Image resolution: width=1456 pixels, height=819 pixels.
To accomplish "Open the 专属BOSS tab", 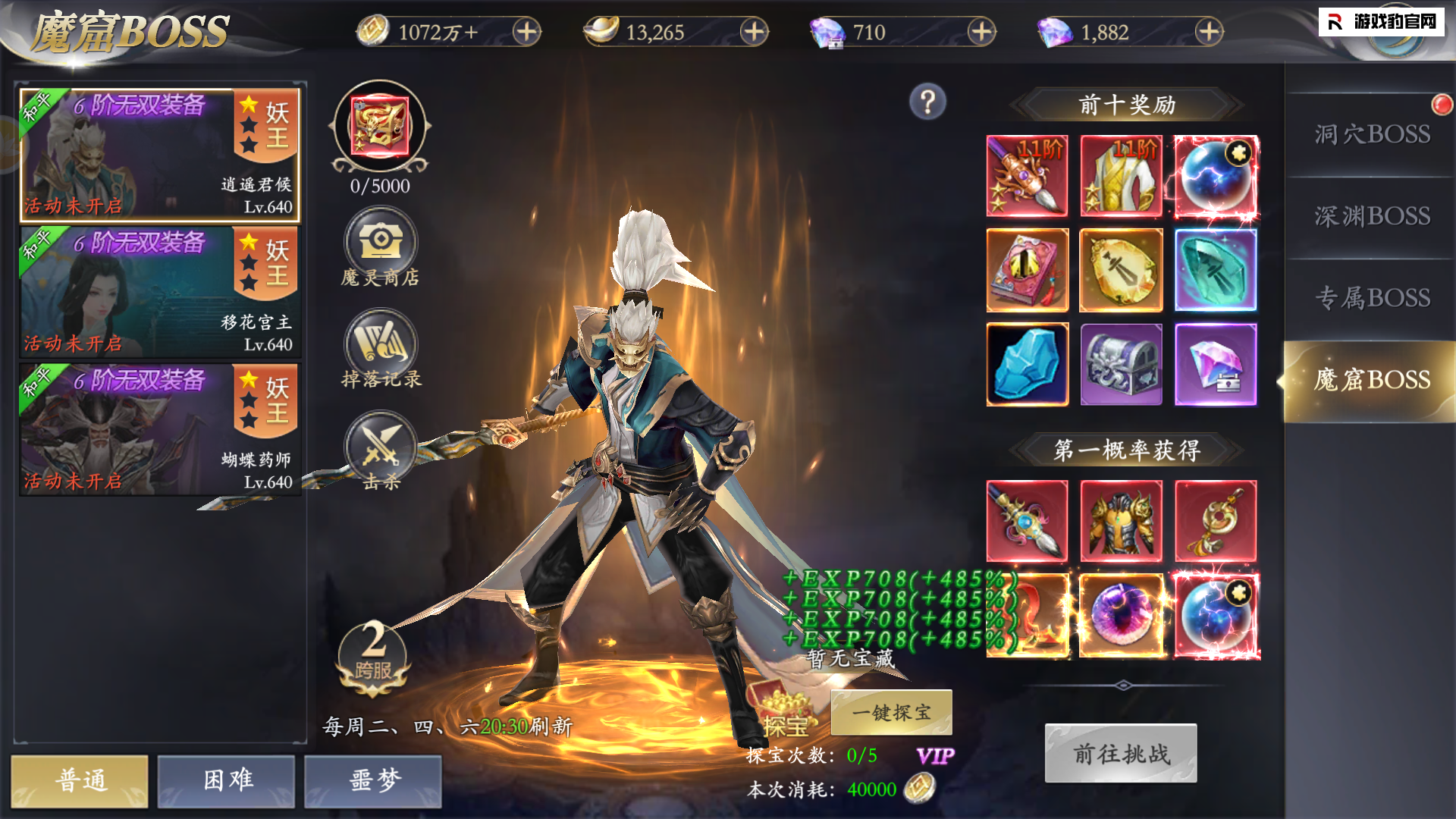I will (1371, 298).
